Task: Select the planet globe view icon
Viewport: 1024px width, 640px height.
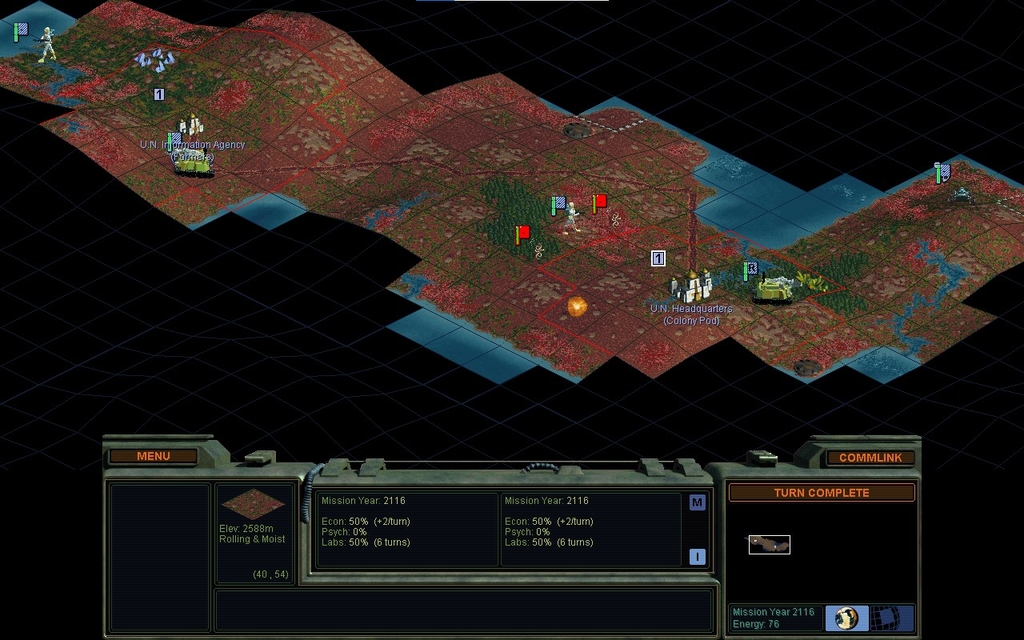Action: (847, 617)
